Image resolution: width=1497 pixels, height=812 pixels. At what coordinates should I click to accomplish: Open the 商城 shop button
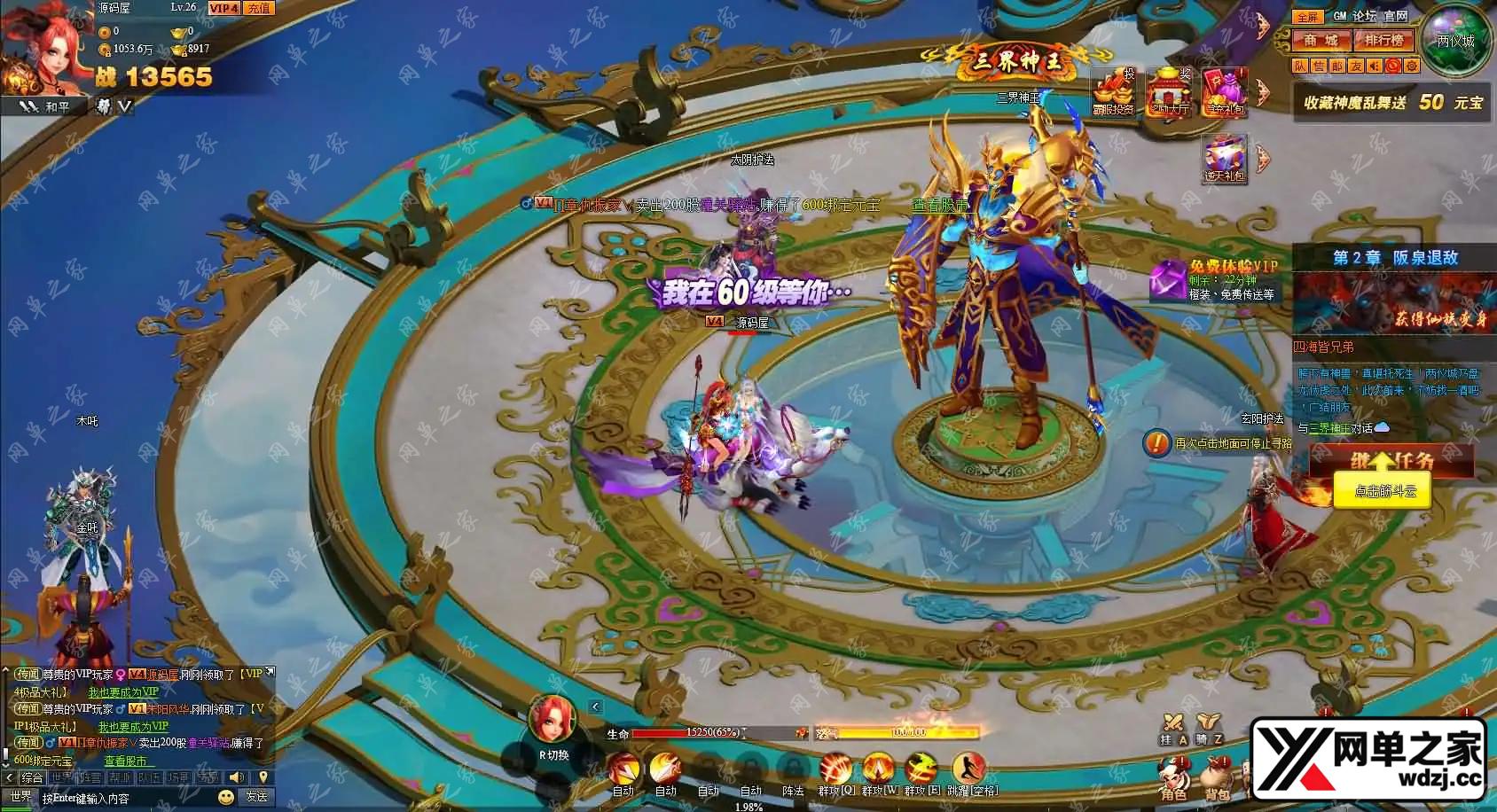click(x=1321, y=40)
